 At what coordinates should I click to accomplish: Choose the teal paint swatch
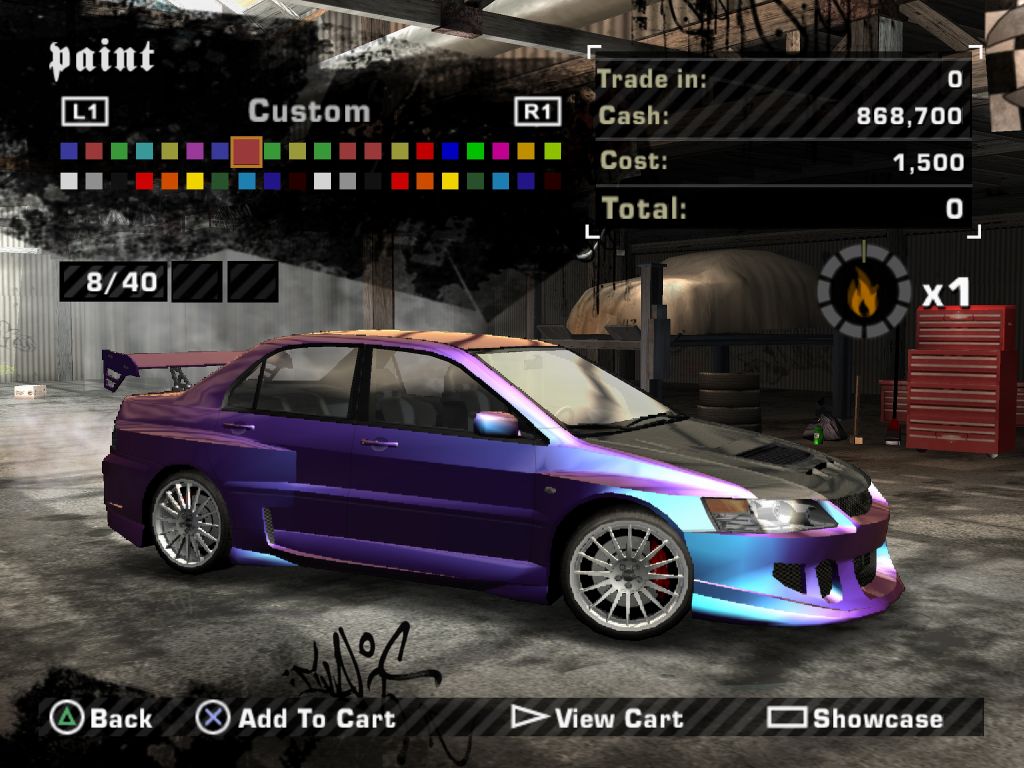[144, 152]
